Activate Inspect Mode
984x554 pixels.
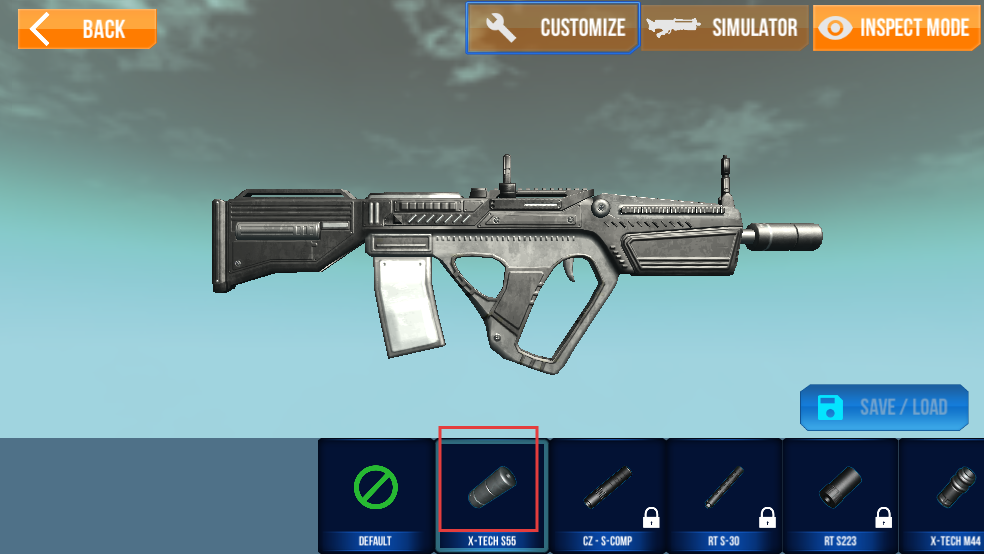click(x=895, y=28)
